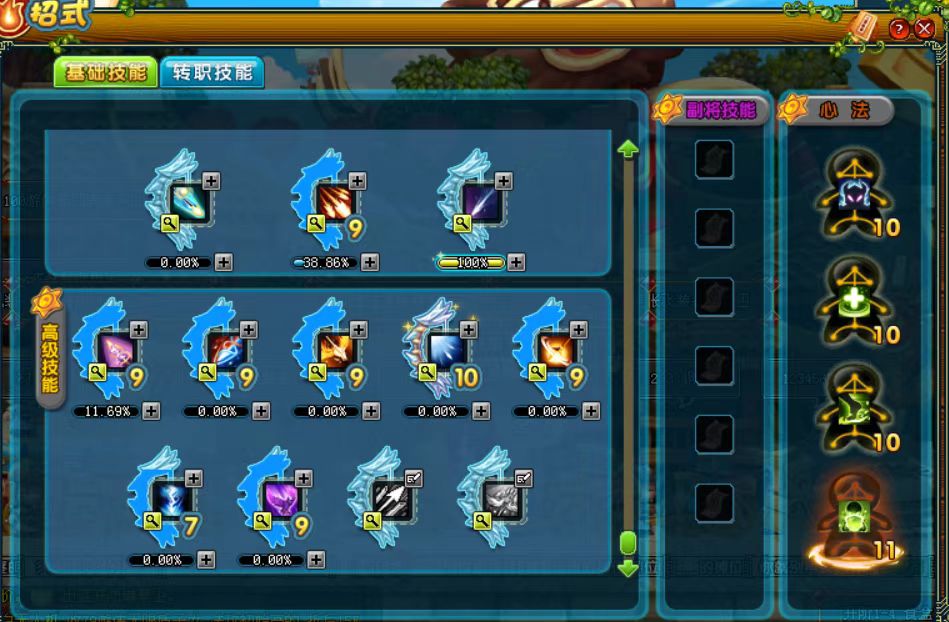This screenshot has height=622, width=949.
Task: Choose the green cross heart method icon
Action: (x=860, y=301)
